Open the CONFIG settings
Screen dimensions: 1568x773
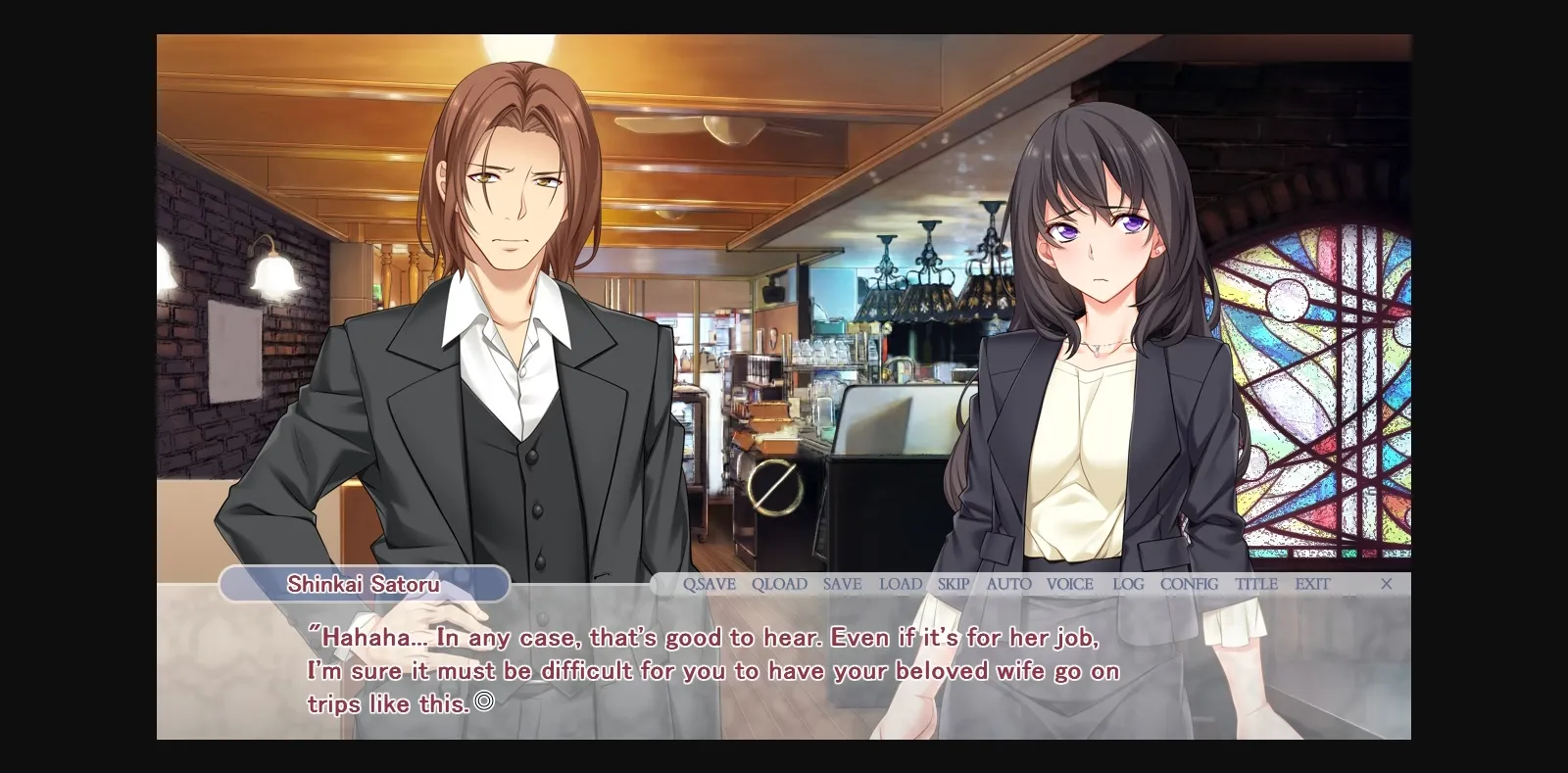coord(1189,583)
